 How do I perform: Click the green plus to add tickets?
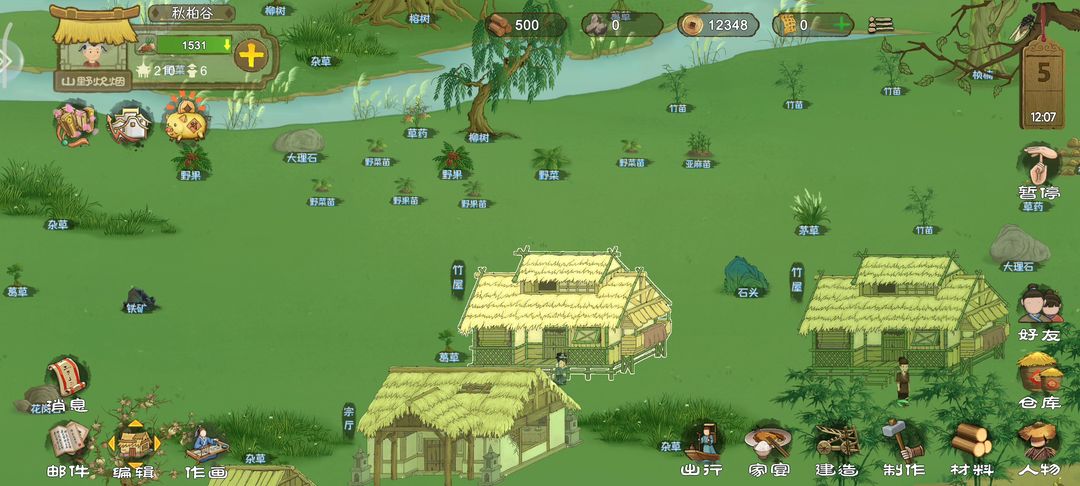844,25
